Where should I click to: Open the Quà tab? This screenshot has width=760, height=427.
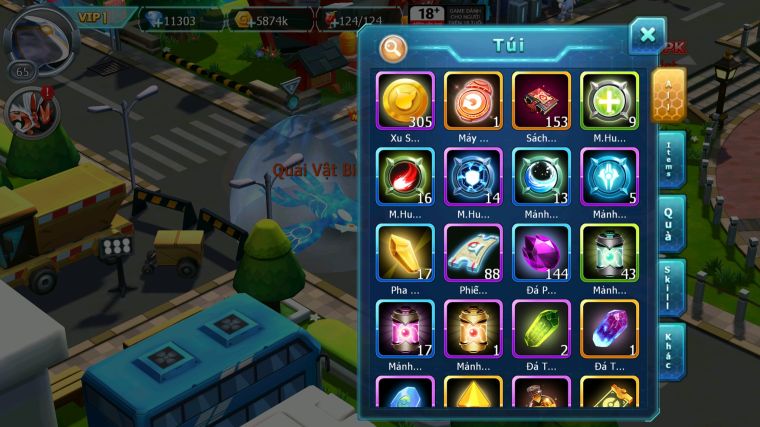pos(669,223)
